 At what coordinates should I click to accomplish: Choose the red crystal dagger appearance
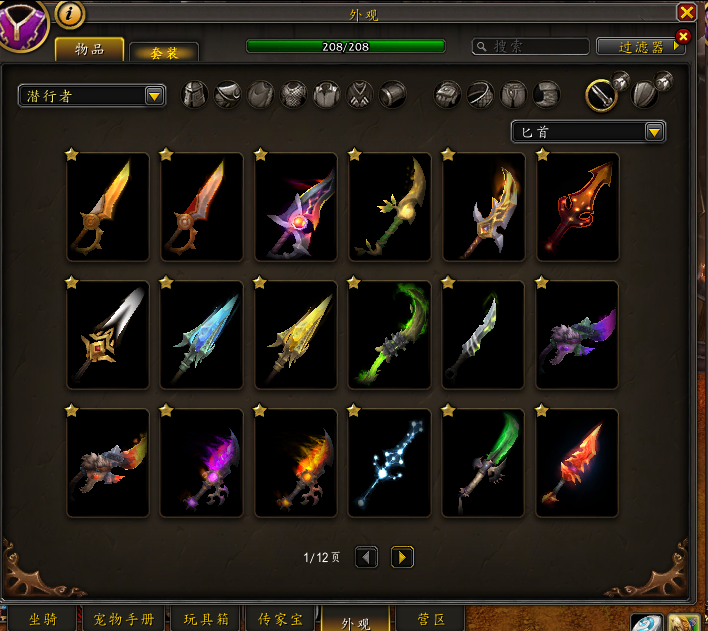[577, 462]
